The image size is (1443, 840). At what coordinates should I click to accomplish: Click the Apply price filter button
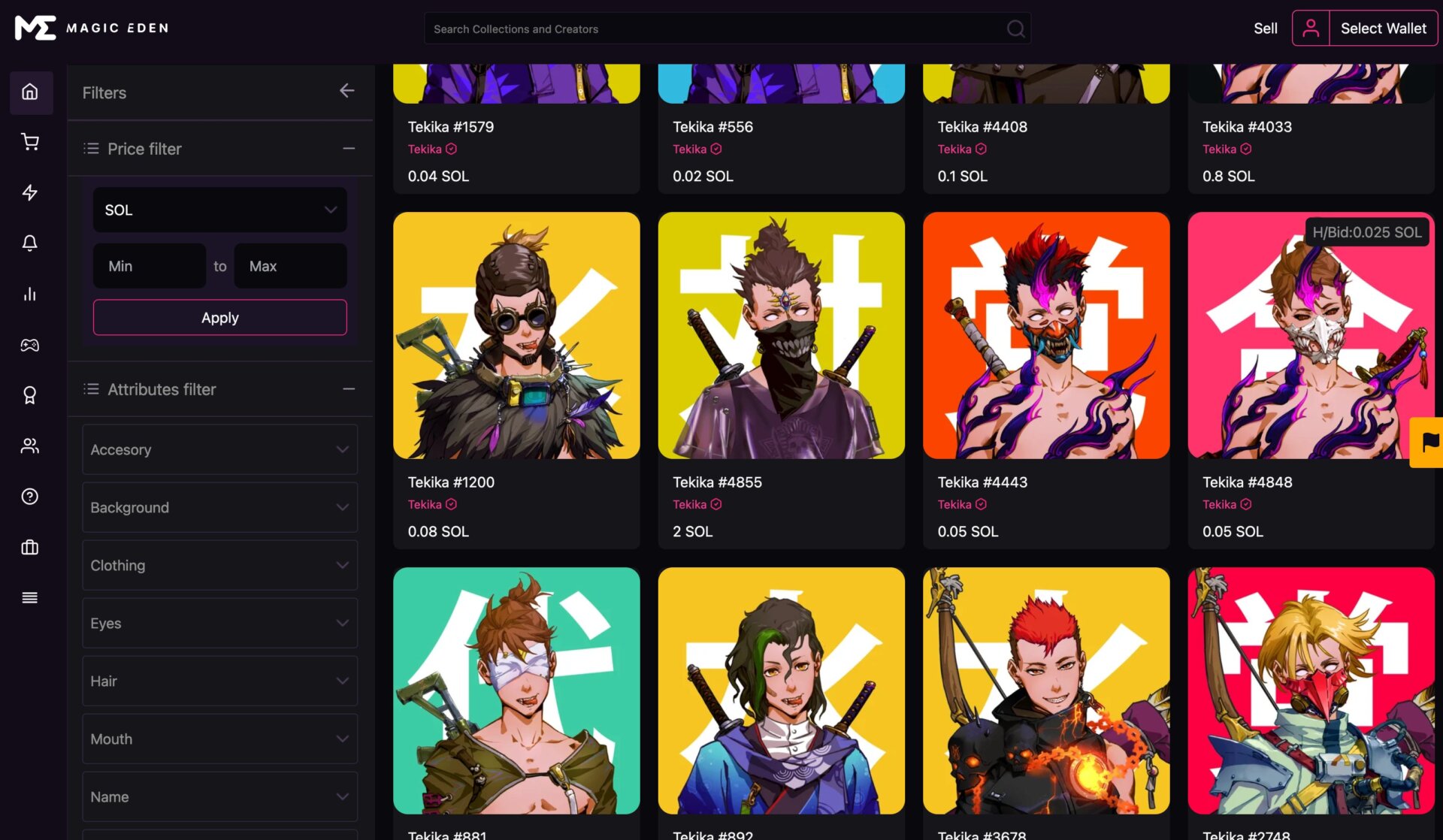pyautogui.click(x=219, y=318)
